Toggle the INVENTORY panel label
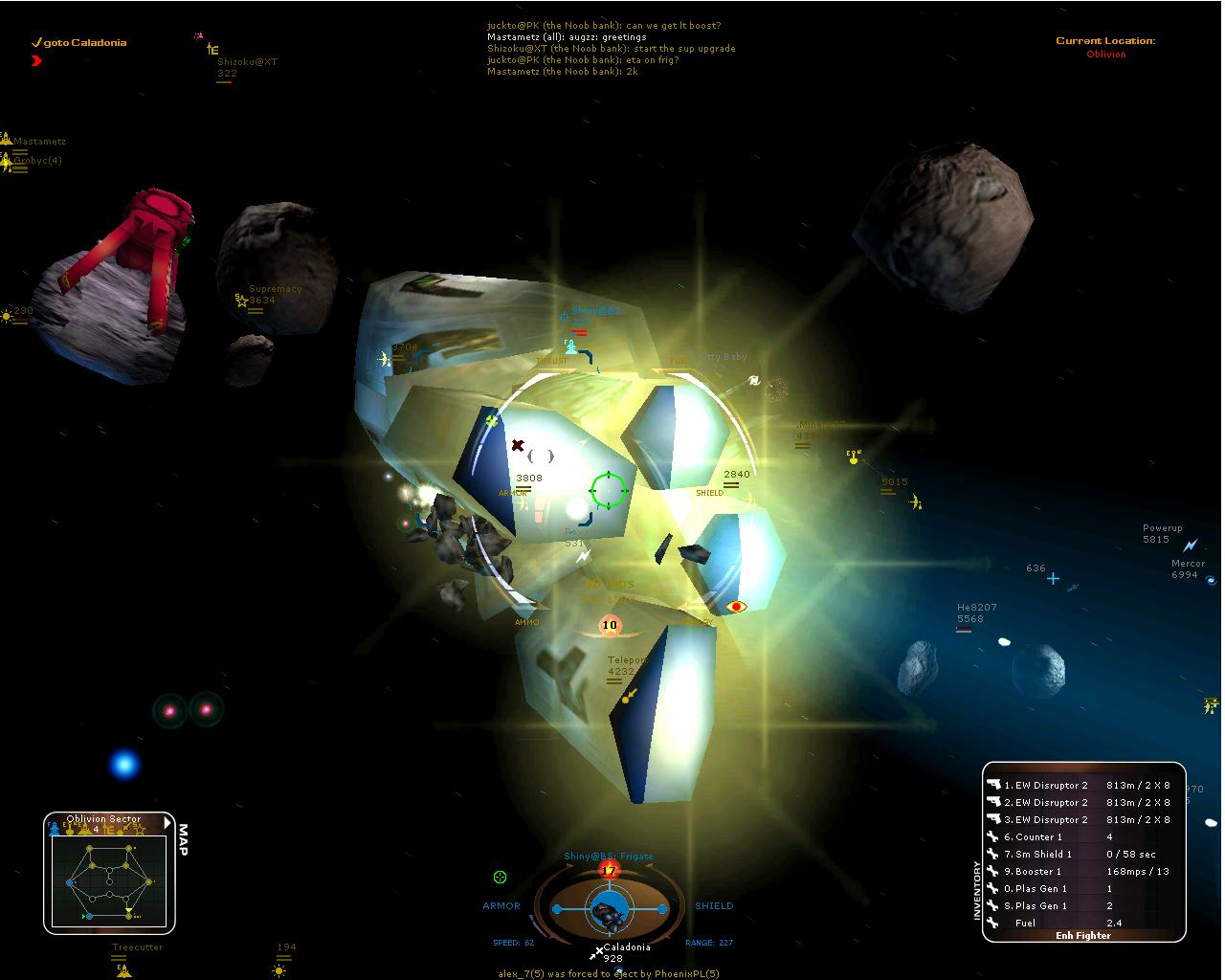This screenshot has width=1225, height=980. [x=977, y=890]
